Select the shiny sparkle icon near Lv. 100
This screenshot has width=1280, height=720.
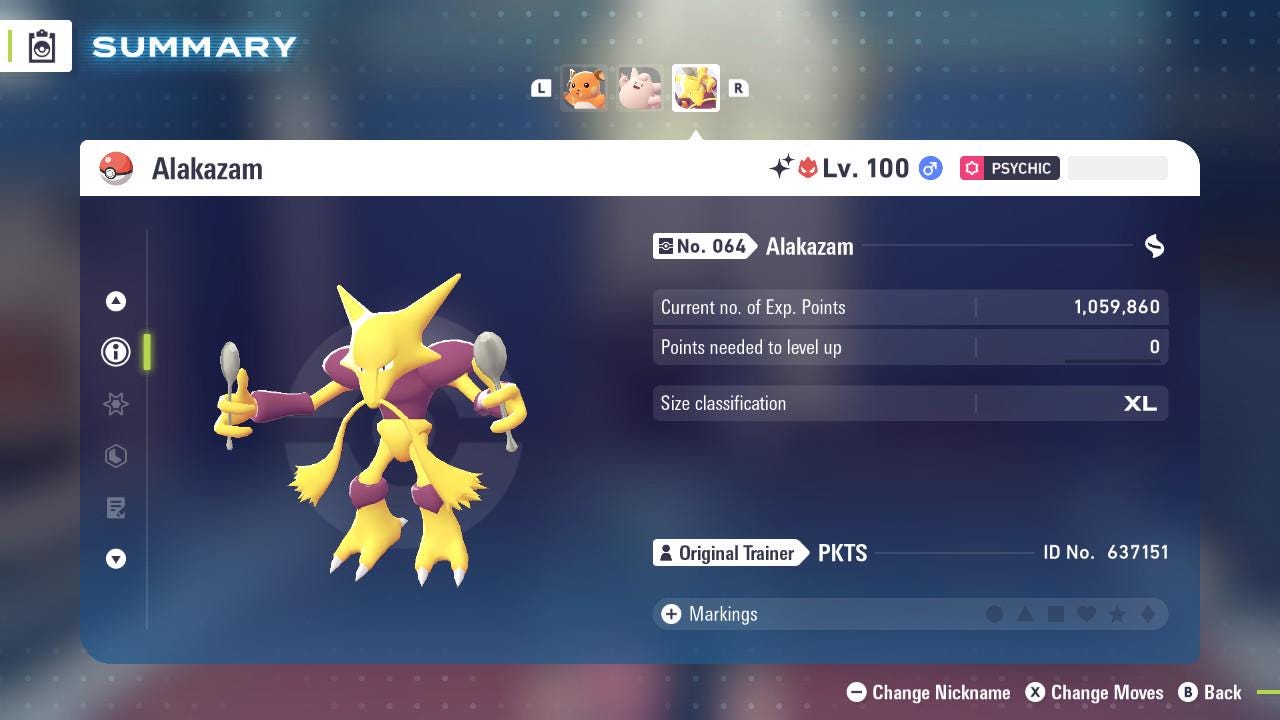(x=783, y=166)
